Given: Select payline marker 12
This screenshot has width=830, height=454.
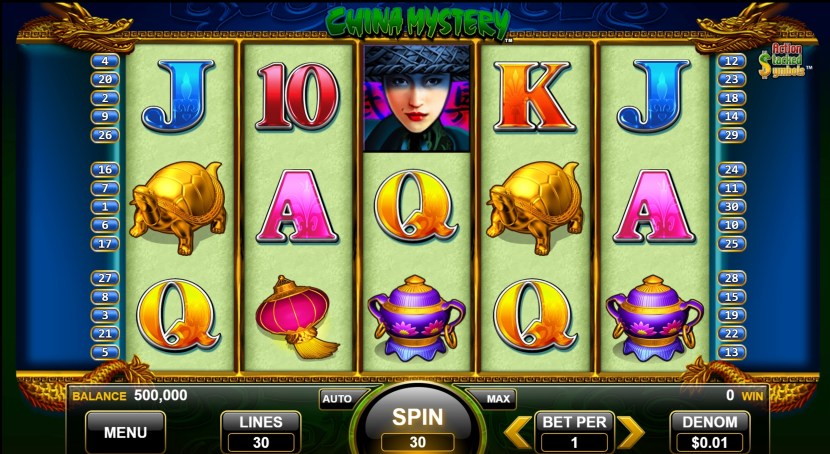Looking at the screenshot, I should [x=731, y=61].
